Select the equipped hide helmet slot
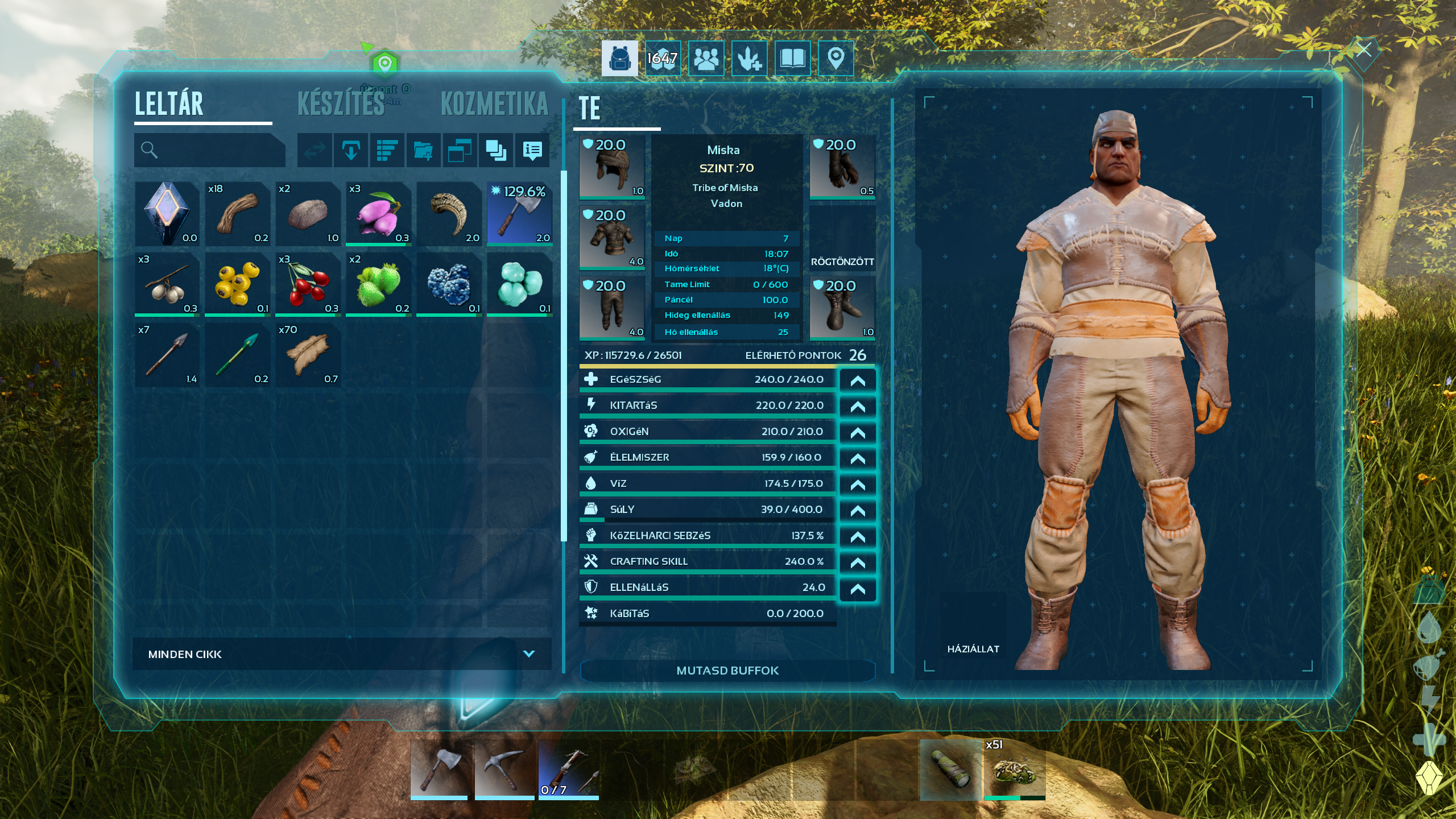The image size is (1456, 819). point(612,167)
